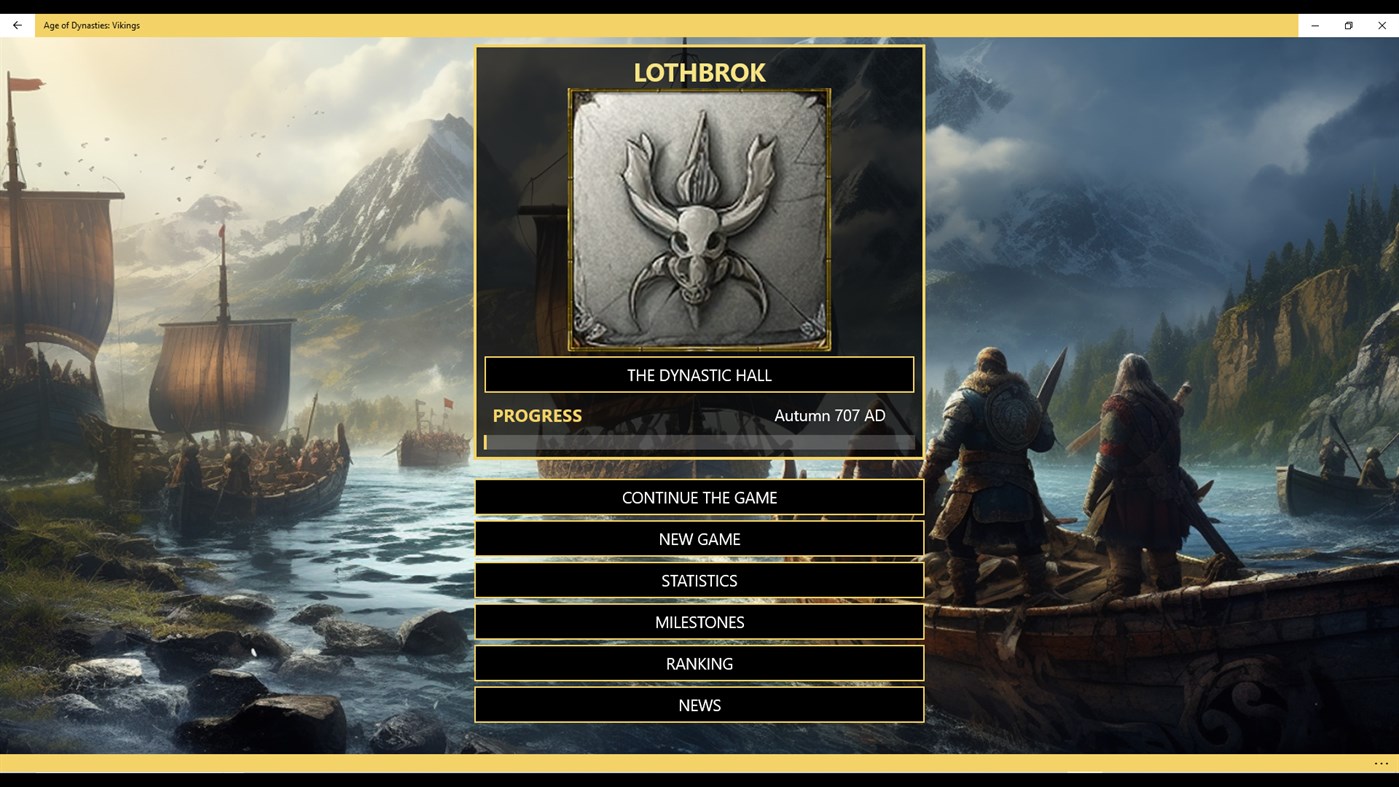Screen dimensions: 1399x787
Task: Open The Dynastic Hall
Action: coord(699,374)
